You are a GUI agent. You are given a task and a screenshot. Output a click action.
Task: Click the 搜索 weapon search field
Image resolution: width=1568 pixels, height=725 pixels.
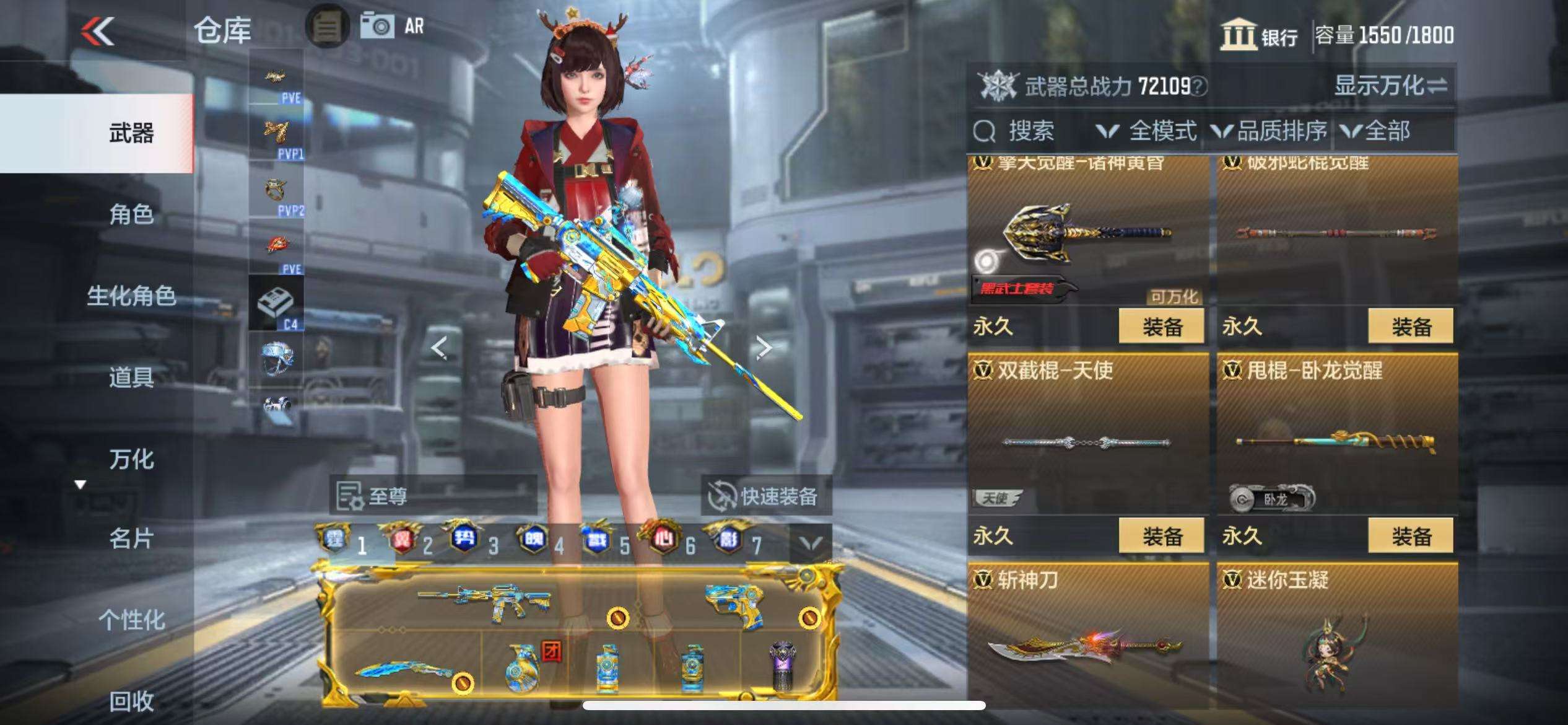coord(1030,131)
